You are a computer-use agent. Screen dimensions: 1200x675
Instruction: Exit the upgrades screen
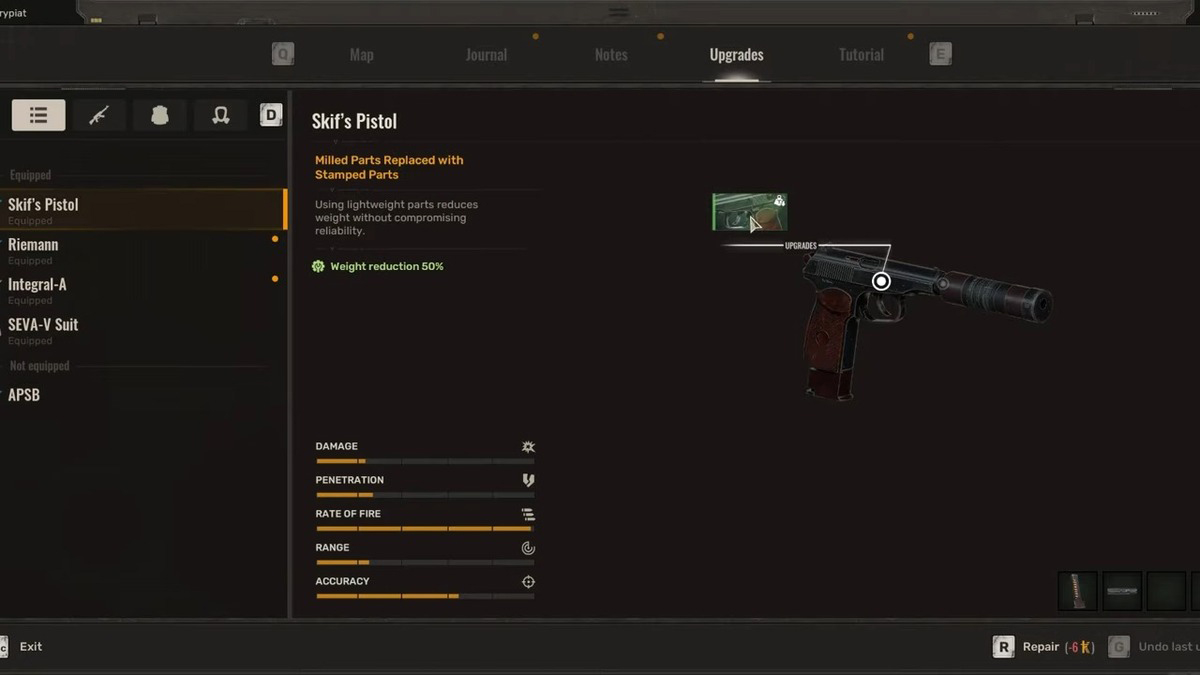coord(30,647)
